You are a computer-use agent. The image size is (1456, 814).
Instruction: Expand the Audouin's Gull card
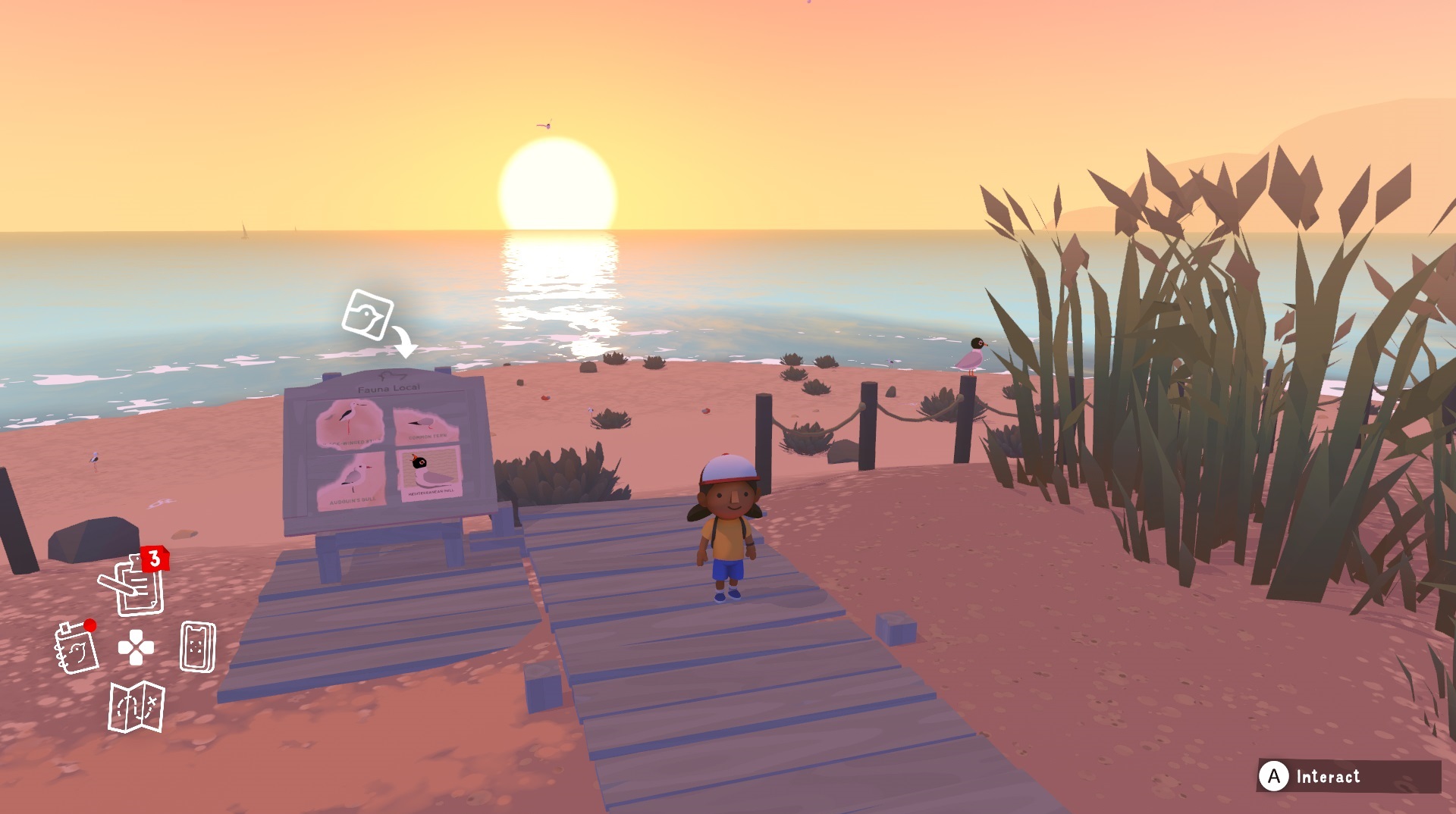[353, 477]
